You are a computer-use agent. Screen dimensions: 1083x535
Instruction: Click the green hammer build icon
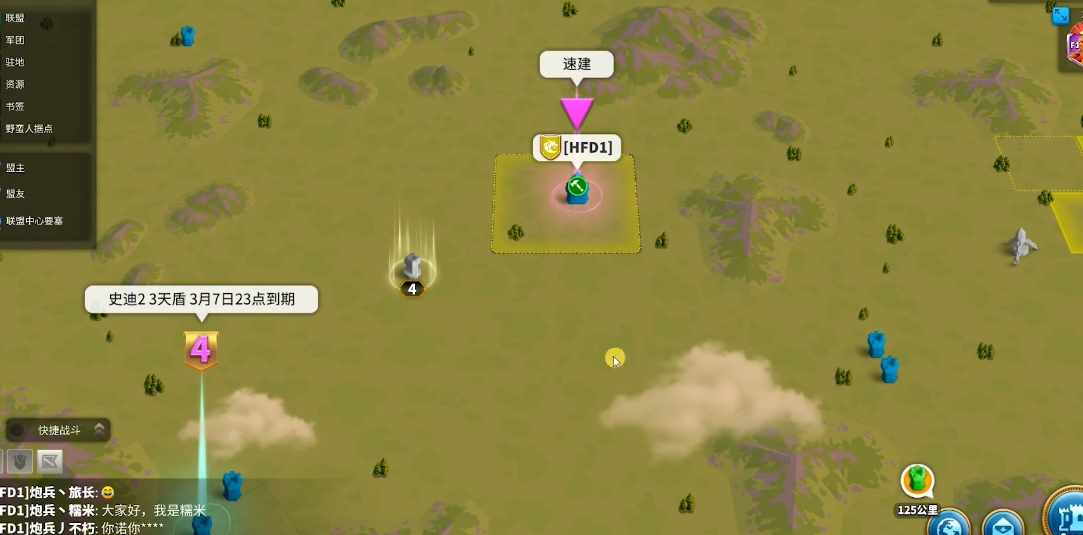(576, 186)
